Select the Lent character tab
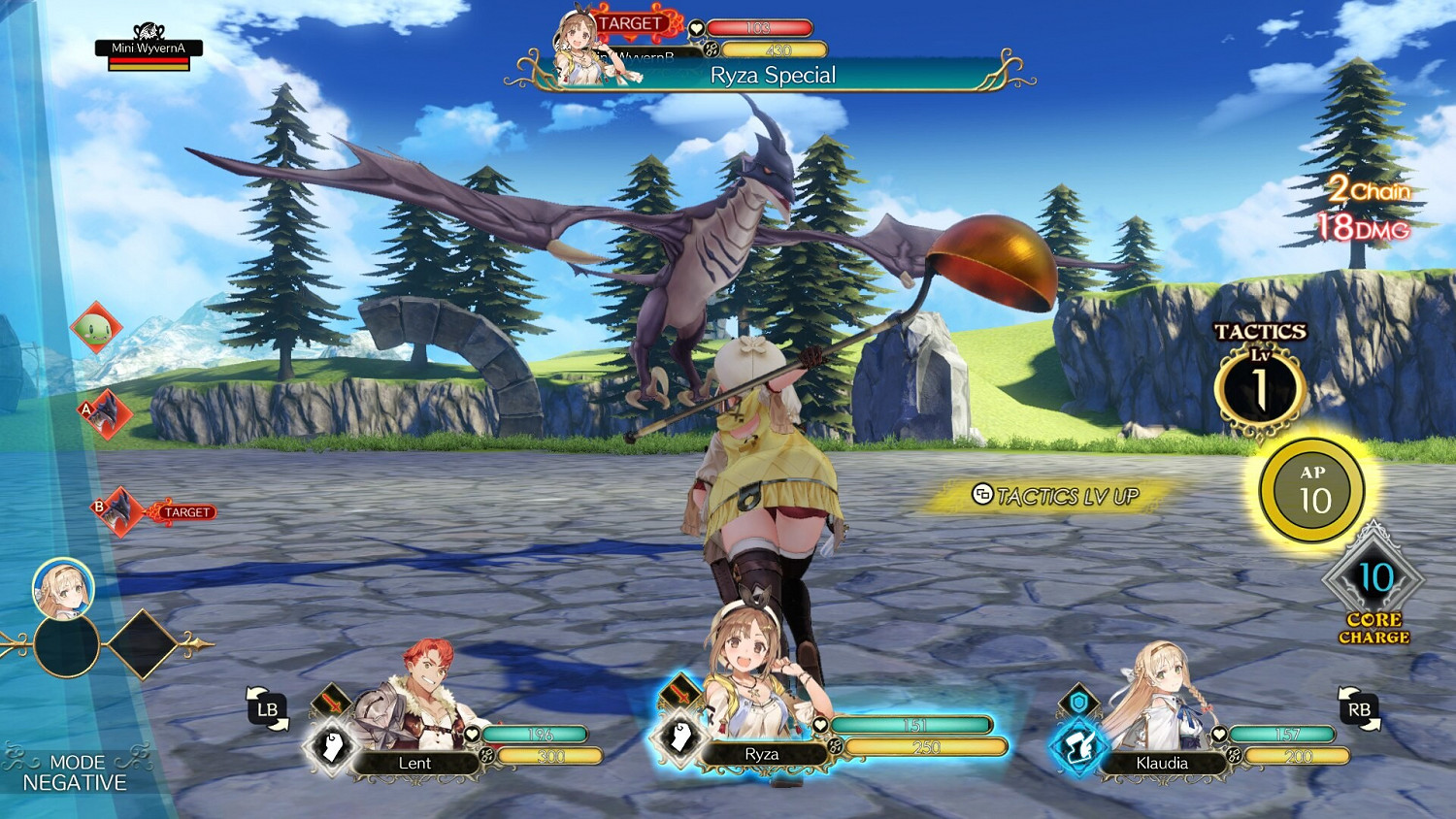Image resolution: width=1456 pixels, height=819 pixels. click(417, 764)
